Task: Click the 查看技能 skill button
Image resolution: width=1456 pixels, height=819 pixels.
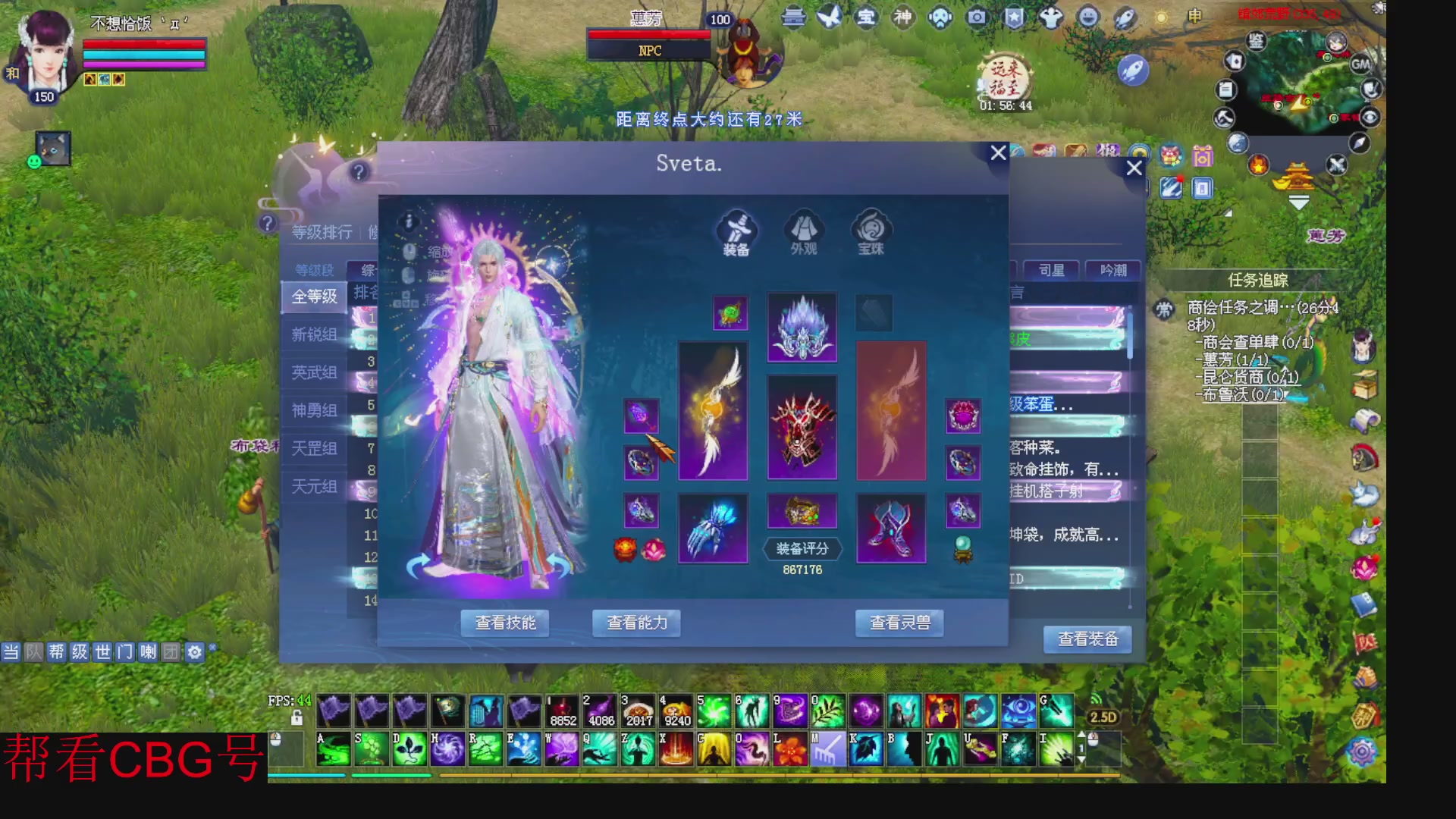Action: [504, 623]
